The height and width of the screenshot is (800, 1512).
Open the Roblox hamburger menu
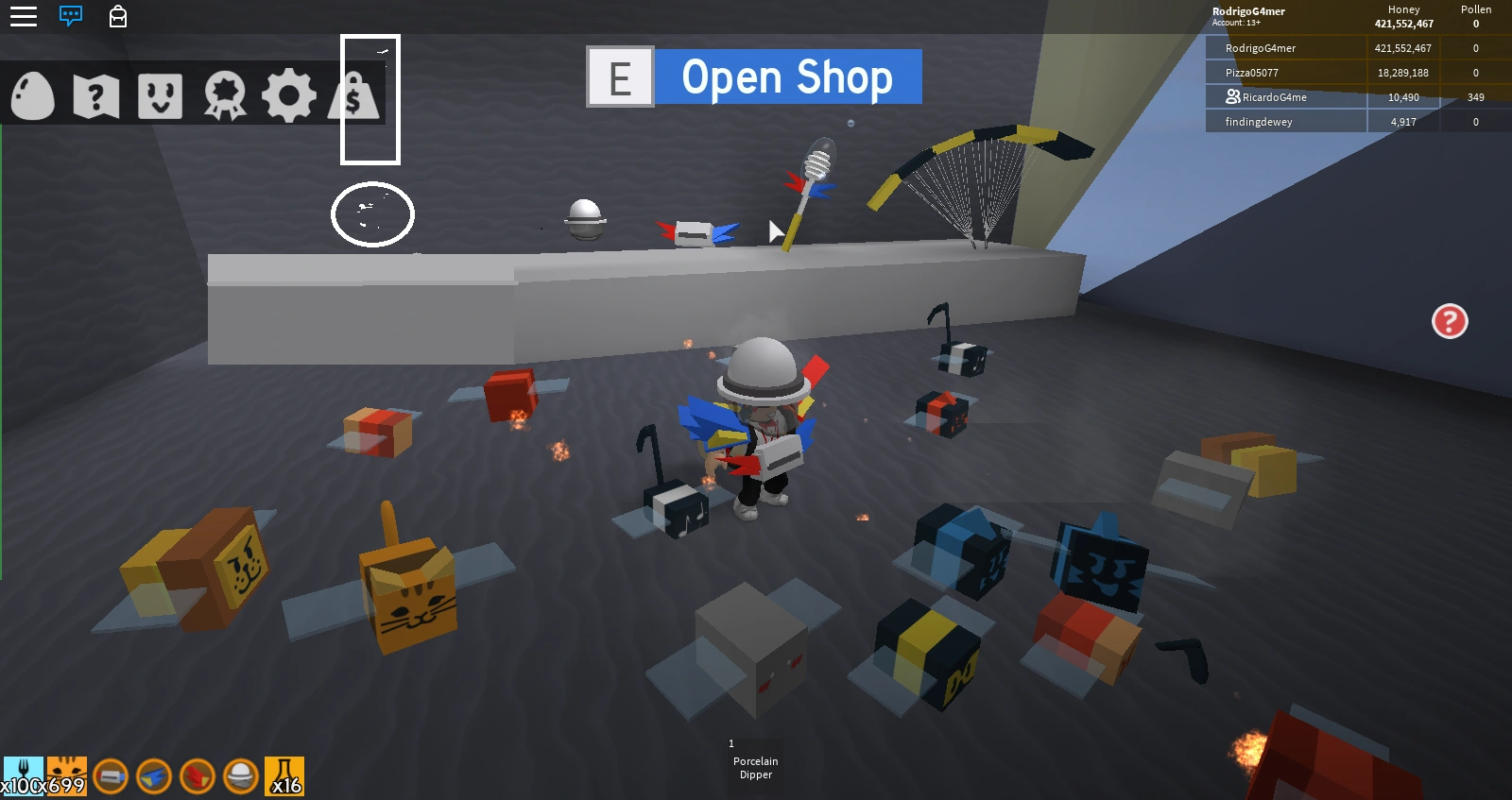(23, 16)
